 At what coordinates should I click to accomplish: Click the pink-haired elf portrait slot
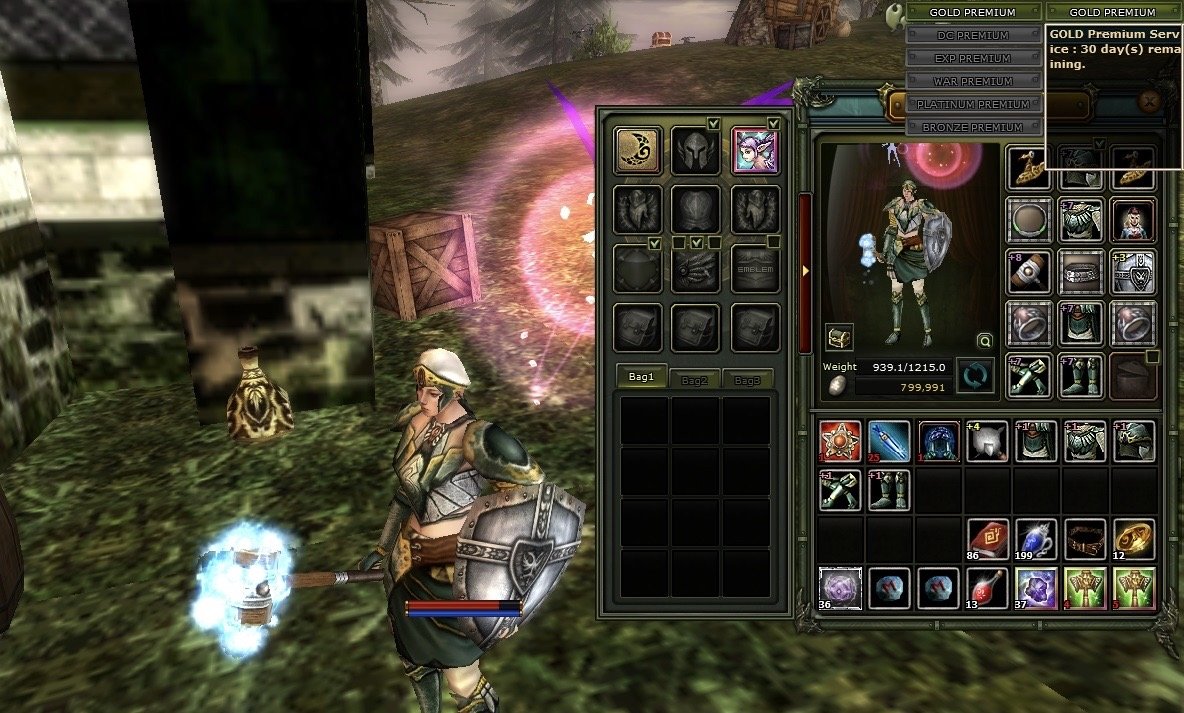pos(755,151)
